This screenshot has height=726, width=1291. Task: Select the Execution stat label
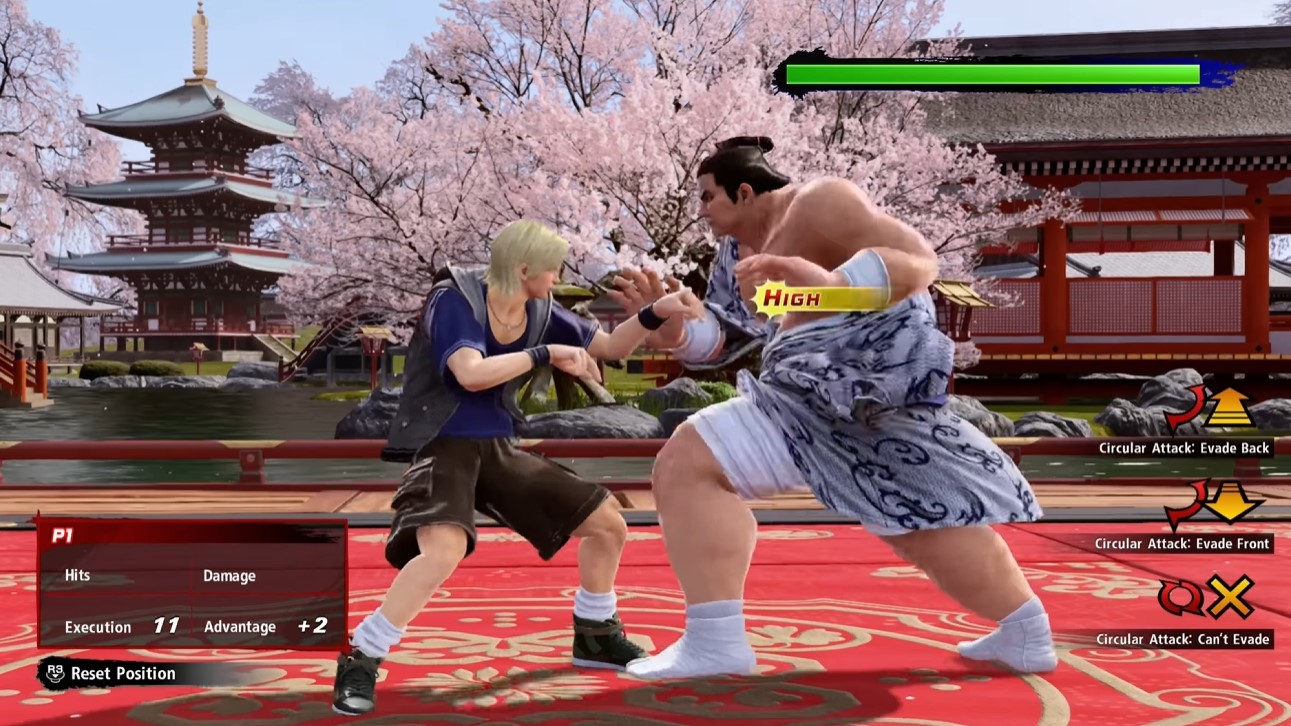(x=96, y=627)
